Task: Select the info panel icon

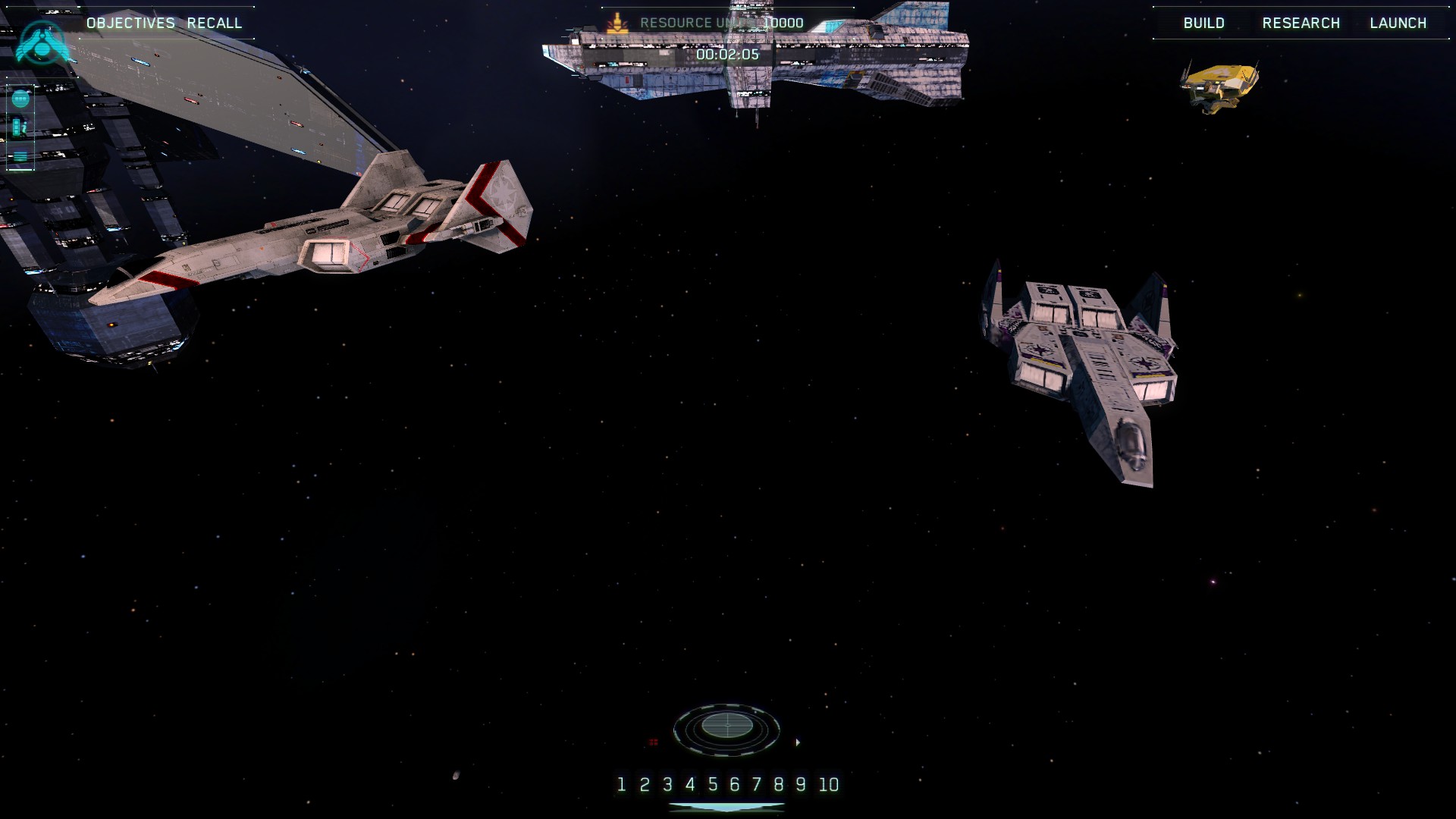Action: 20,127
